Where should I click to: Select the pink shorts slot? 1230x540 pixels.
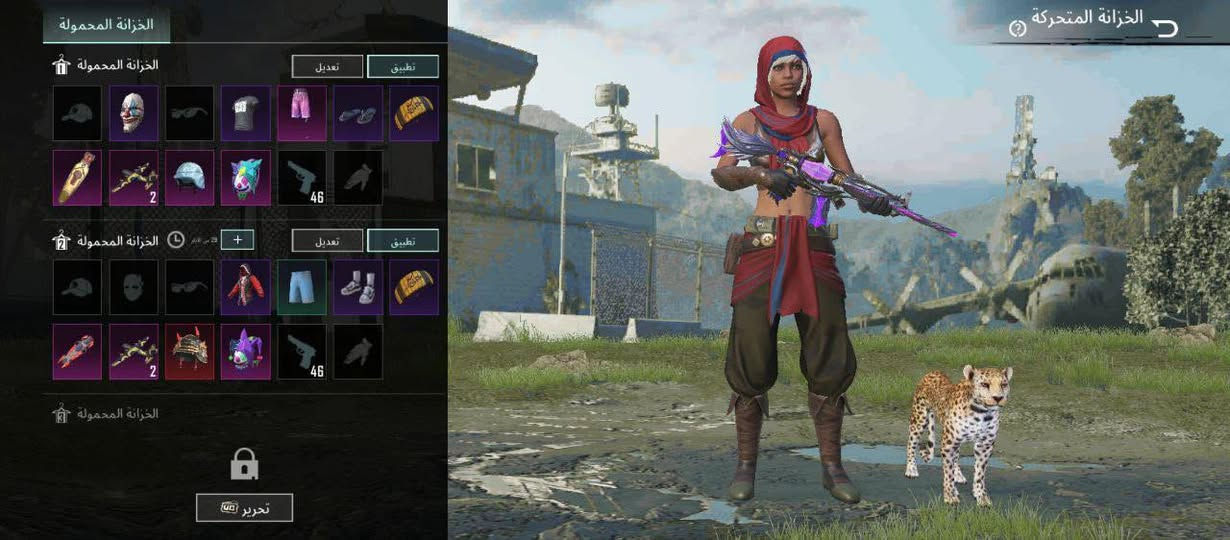(301, 113)
